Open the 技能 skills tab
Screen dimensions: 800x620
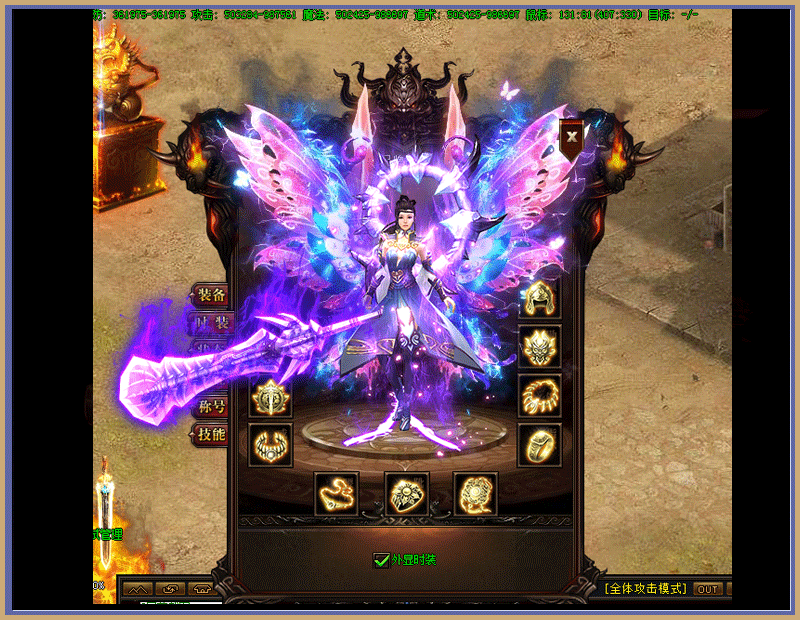click(211, 434)
